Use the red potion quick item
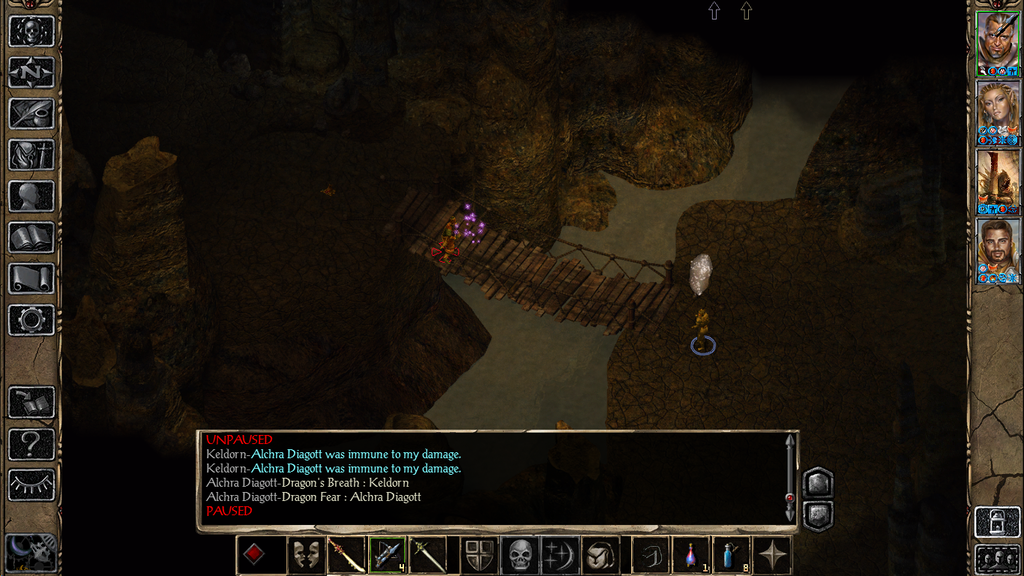The image size is (1024, 576). click(x=691, y=555)
